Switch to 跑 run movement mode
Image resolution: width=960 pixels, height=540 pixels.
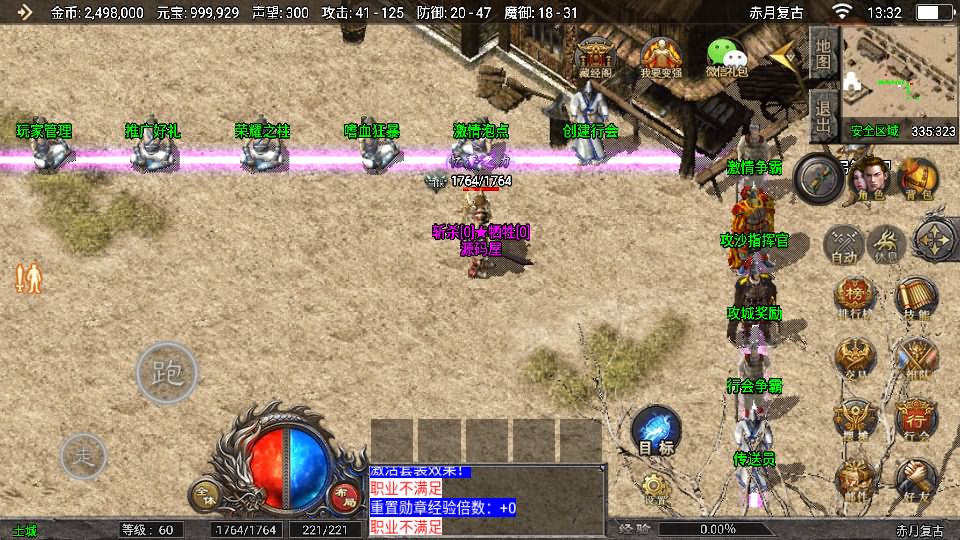tap(167, 372)
